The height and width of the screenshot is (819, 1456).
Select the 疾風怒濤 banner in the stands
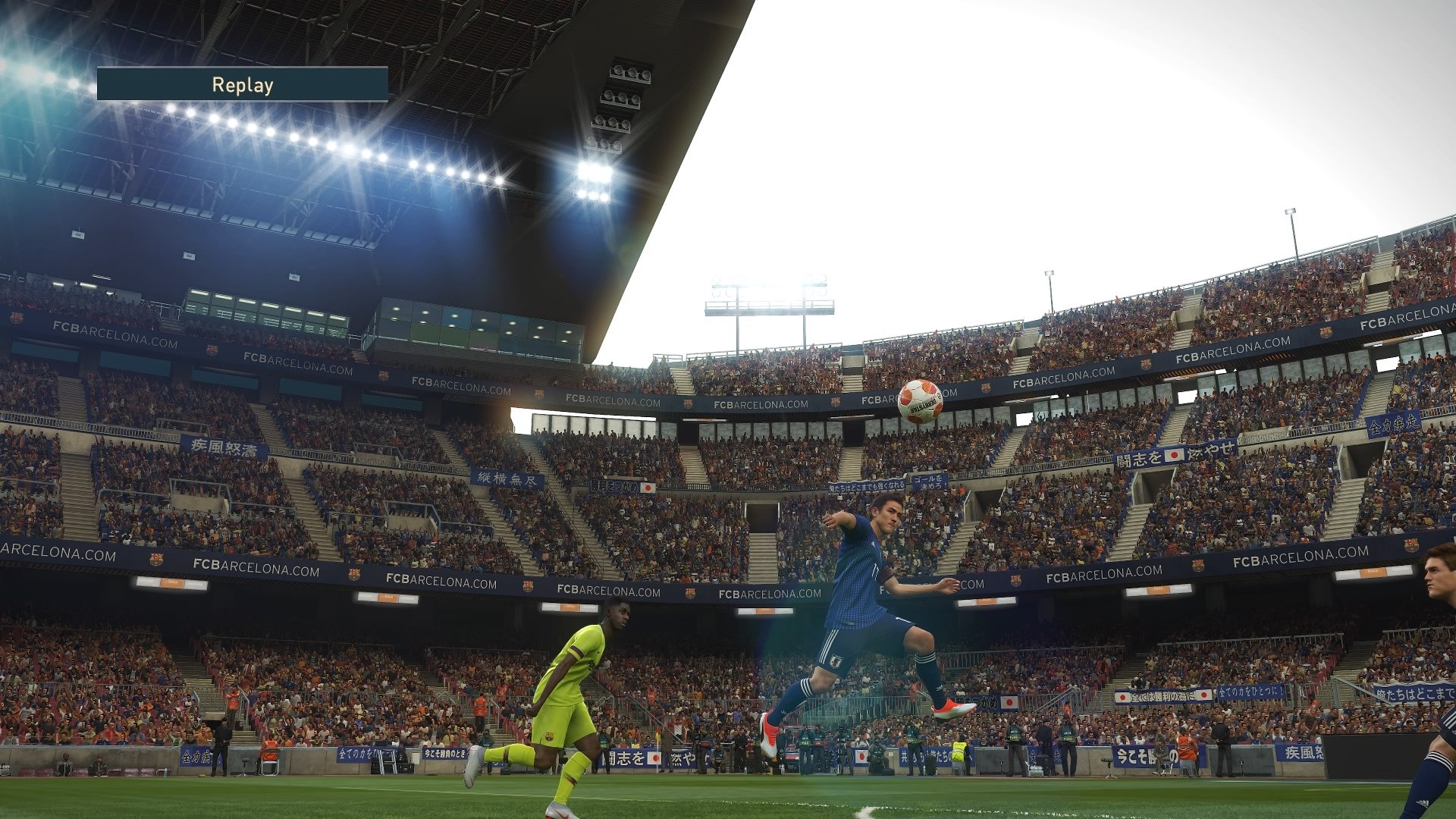[x=224, y=447]
